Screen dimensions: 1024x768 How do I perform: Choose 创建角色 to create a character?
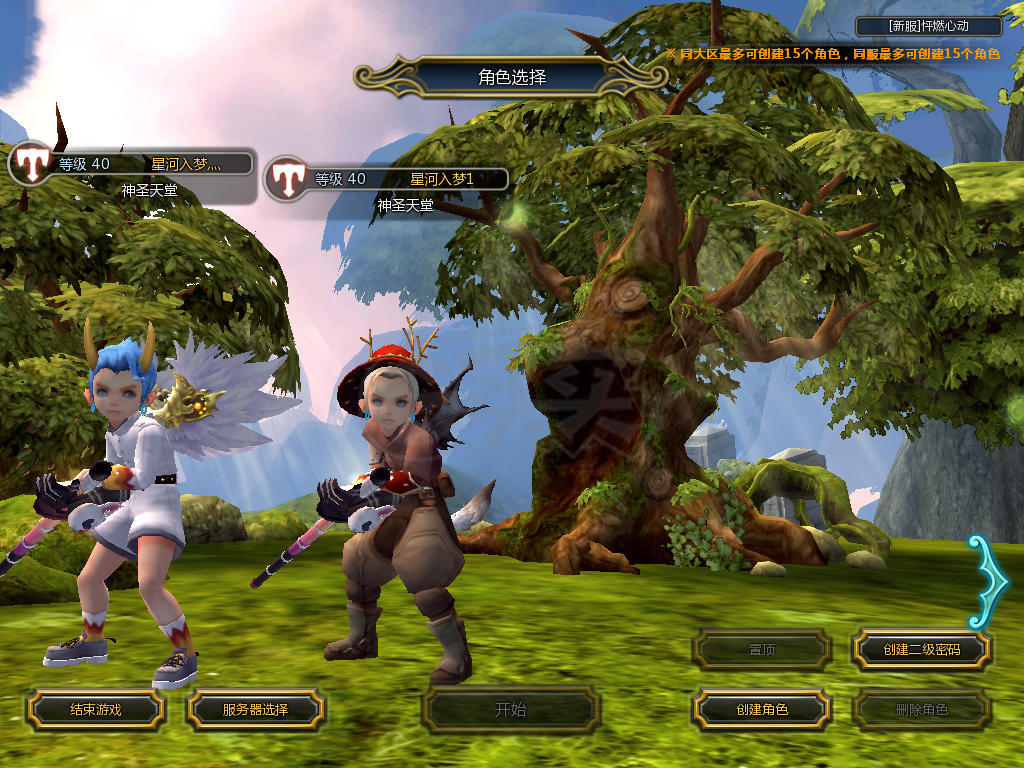point(762,710)
